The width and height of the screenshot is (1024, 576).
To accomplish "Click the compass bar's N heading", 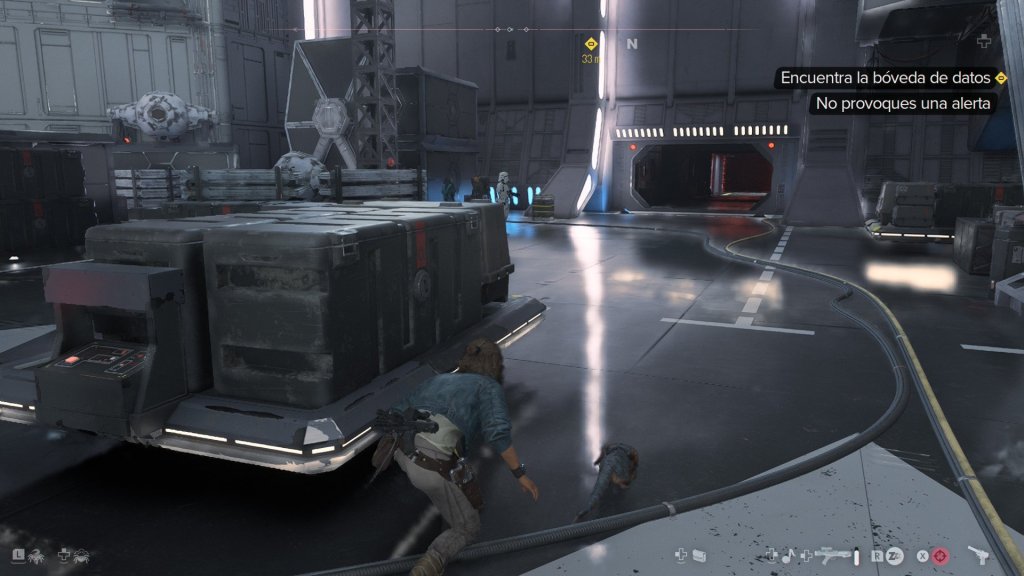I will click(x=632, y=44).
